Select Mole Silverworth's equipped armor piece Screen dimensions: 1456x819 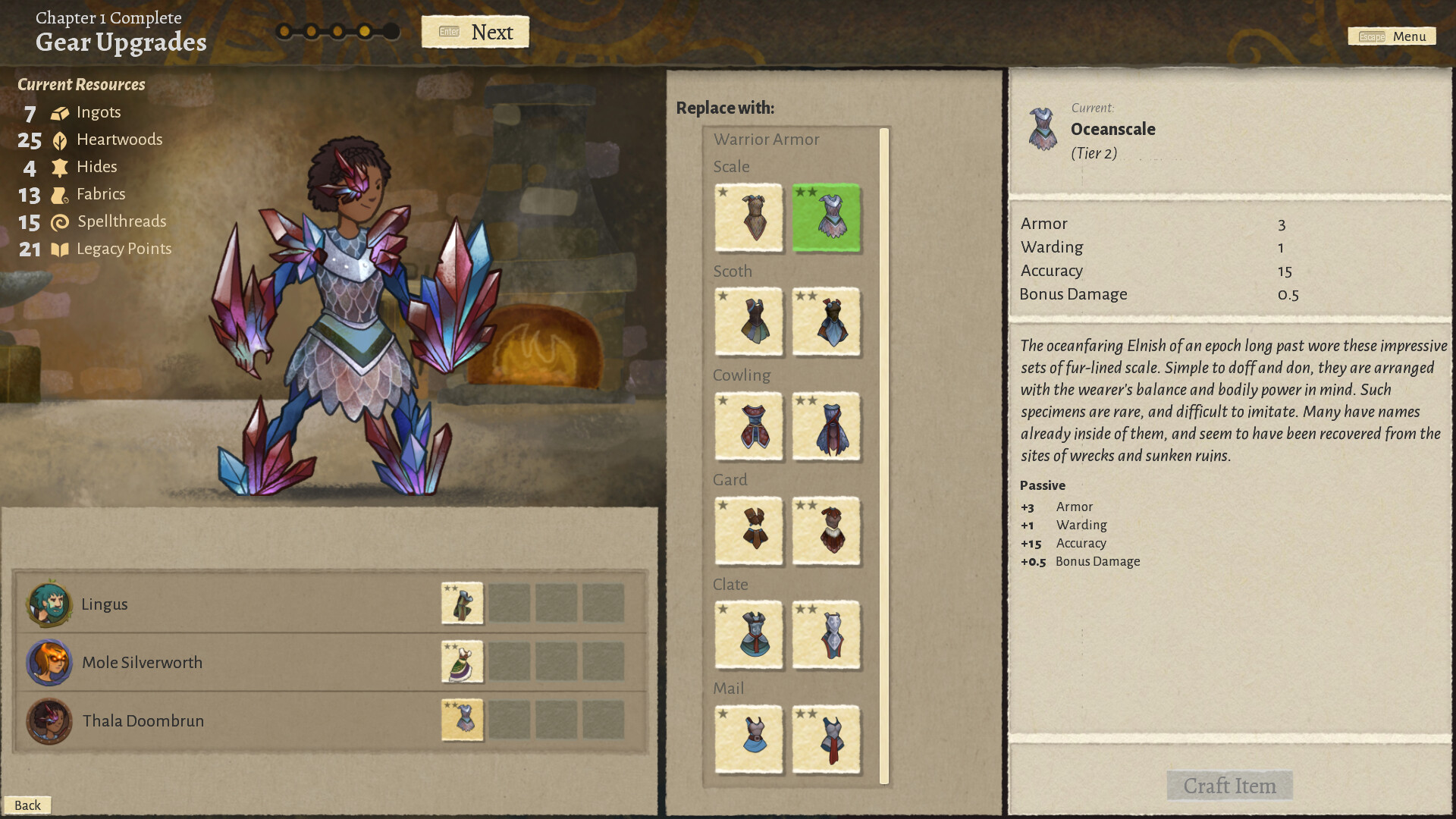point(462,661)
